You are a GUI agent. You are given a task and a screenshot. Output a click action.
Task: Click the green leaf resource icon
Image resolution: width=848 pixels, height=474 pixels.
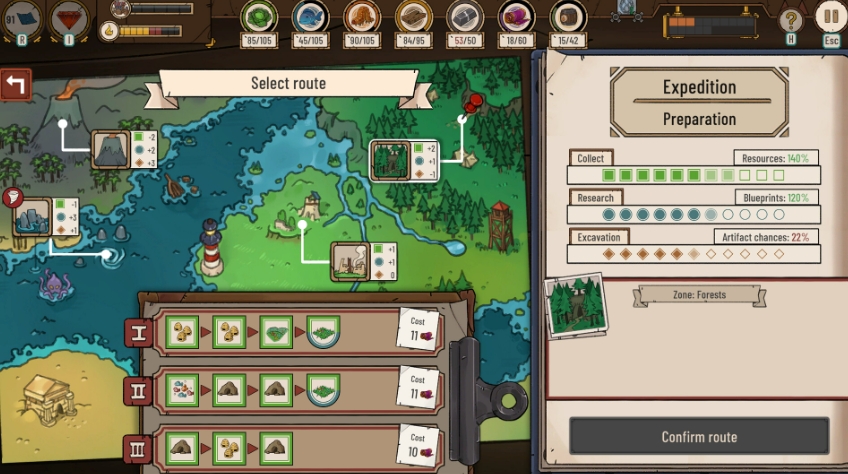pos(259,17)
